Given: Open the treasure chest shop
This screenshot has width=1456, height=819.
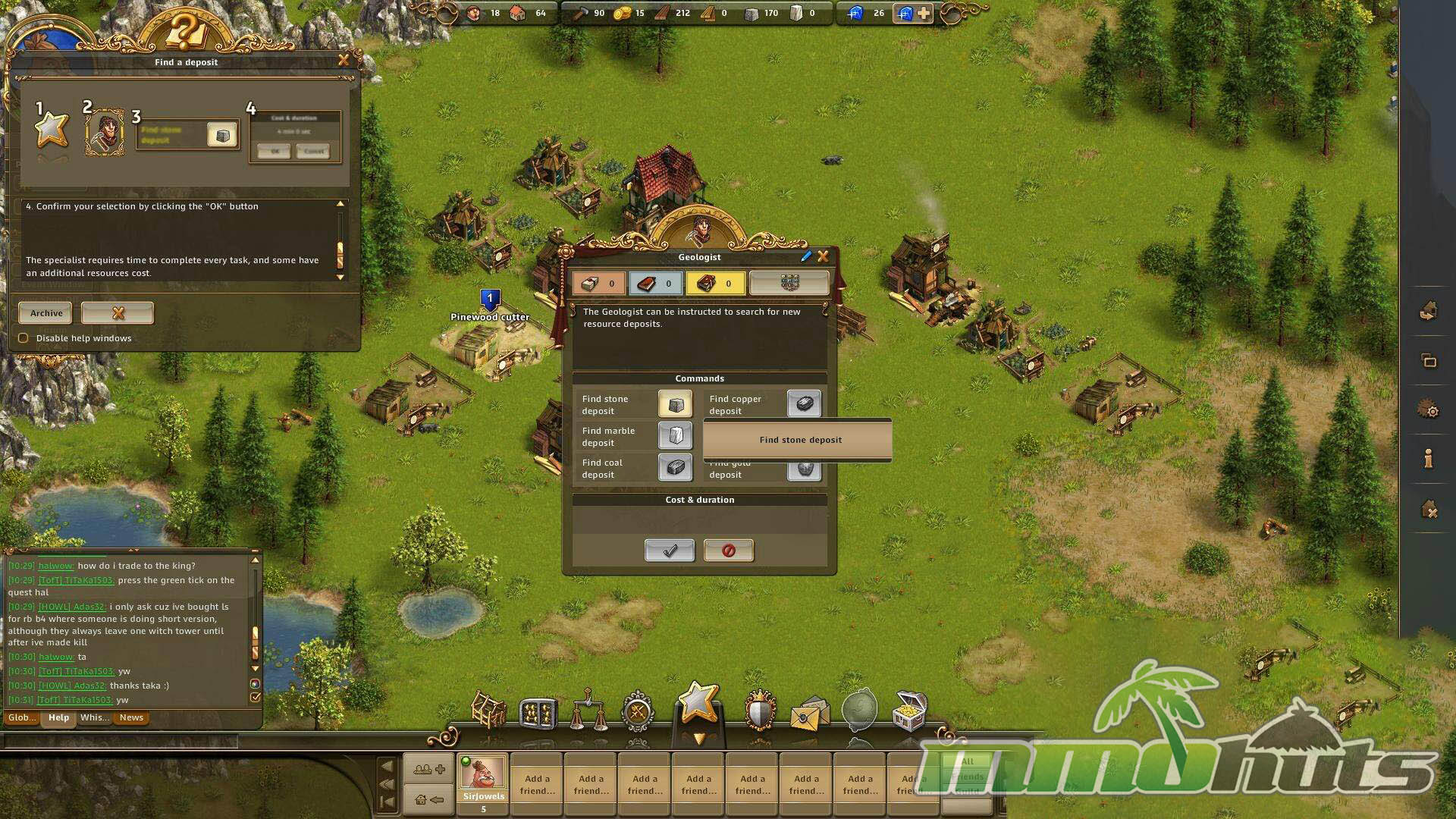Looking at the screenshot, I should click(x=909, y=711).
